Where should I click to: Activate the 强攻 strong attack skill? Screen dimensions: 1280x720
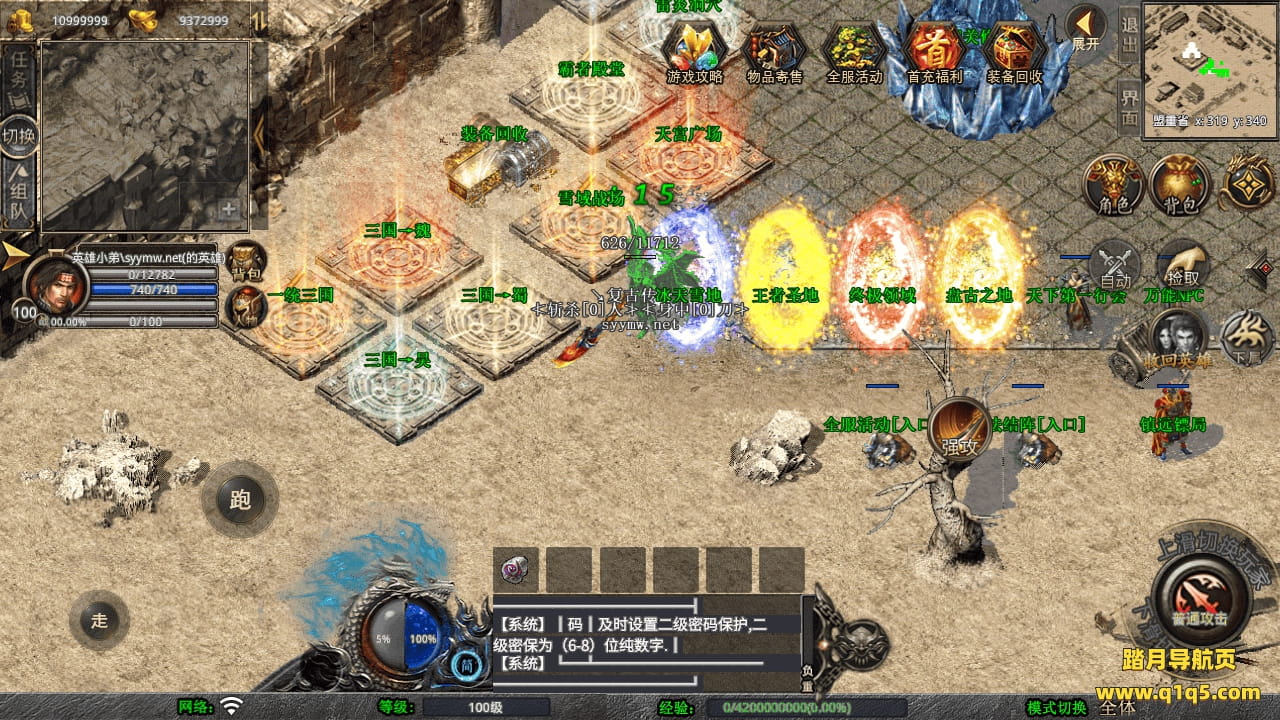960,430
